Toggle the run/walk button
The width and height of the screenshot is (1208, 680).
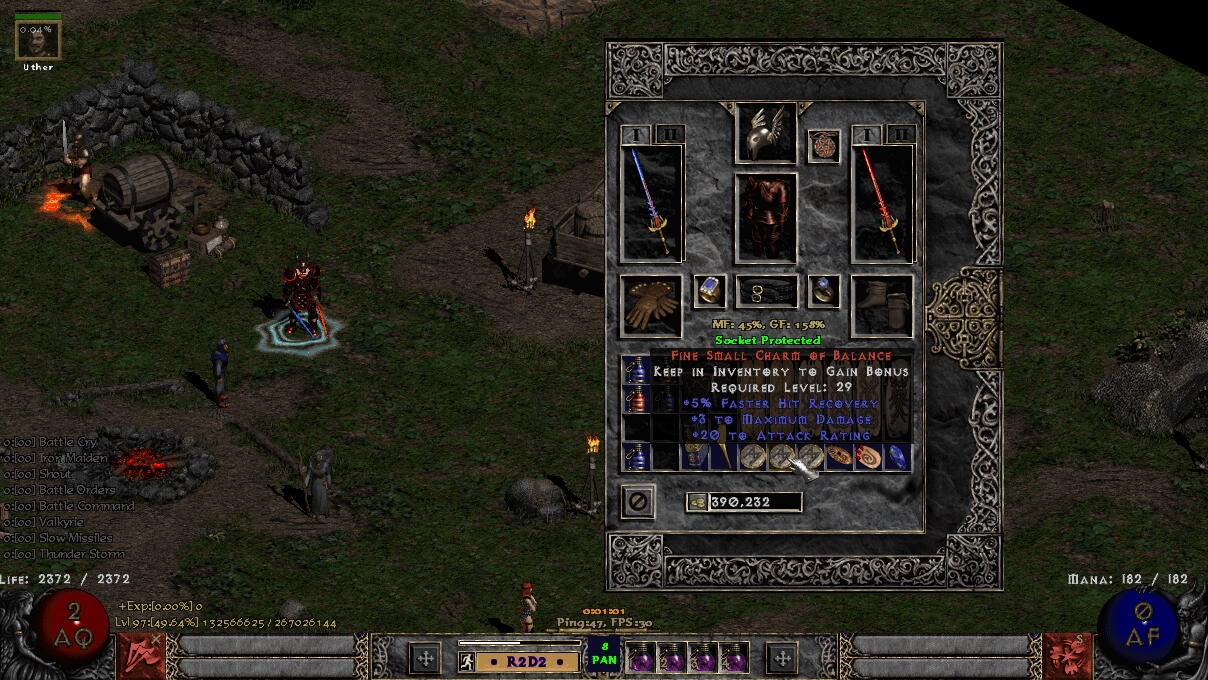coord(466,661)
